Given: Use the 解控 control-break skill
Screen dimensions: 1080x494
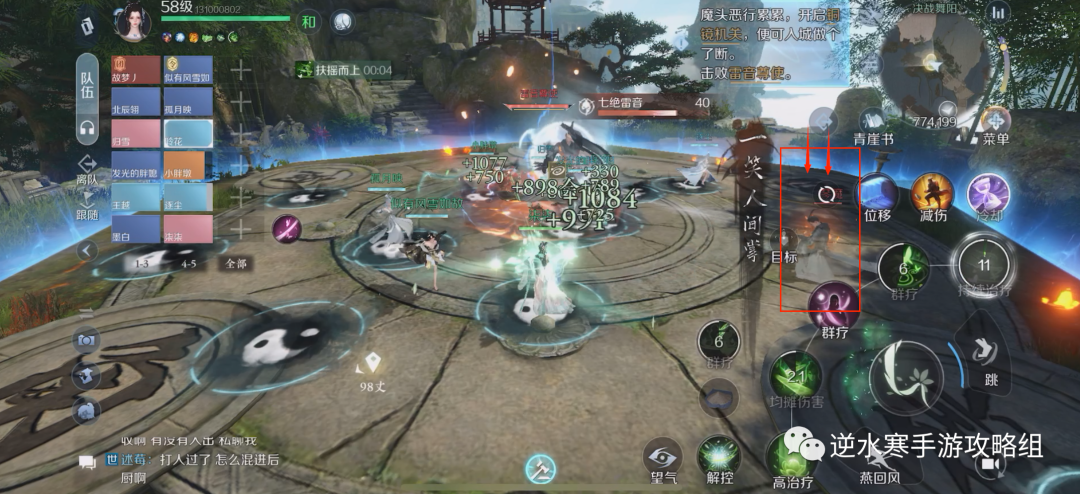Looking at the screenshot, I should click(x=719, y=455).
